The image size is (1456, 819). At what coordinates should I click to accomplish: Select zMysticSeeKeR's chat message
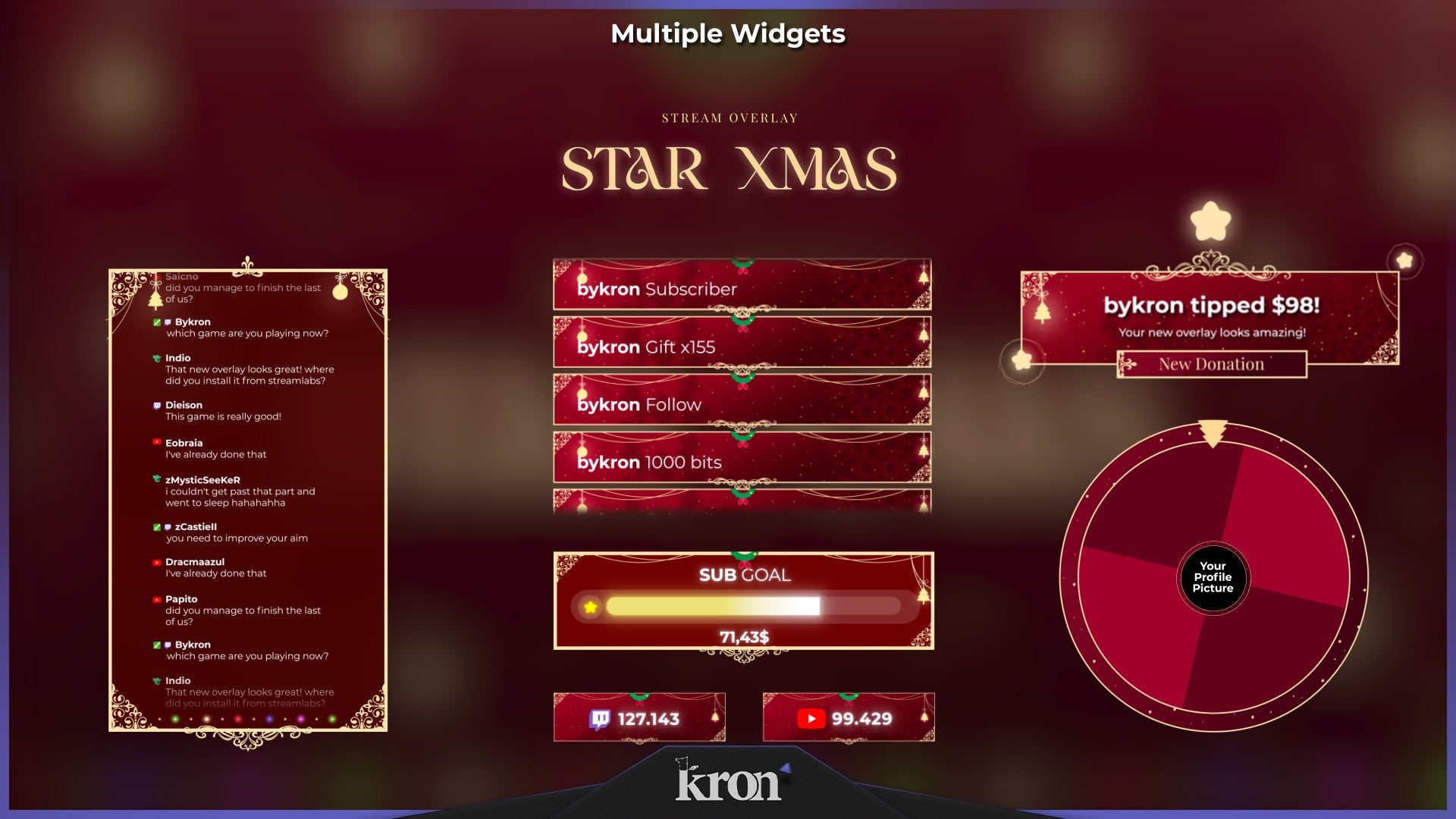click(x=240, y=491)
